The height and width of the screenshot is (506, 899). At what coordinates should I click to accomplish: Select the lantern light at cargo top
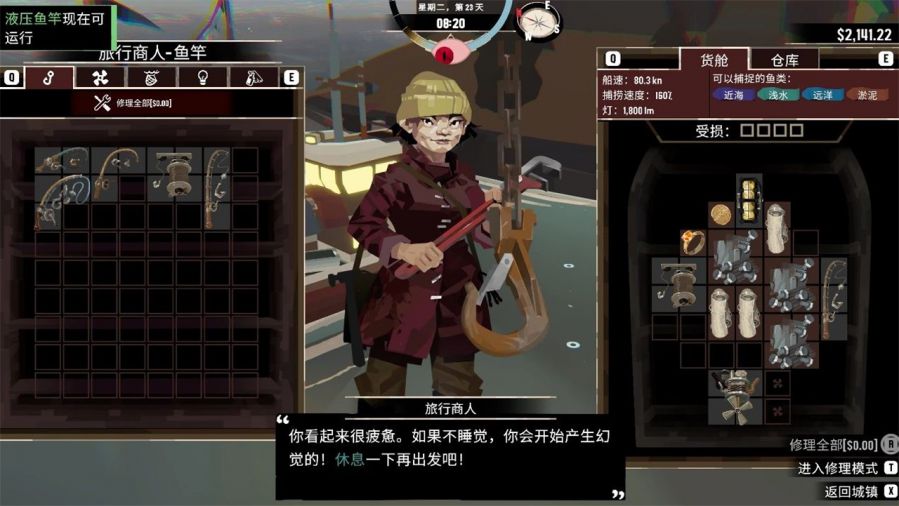pos(749,199)
